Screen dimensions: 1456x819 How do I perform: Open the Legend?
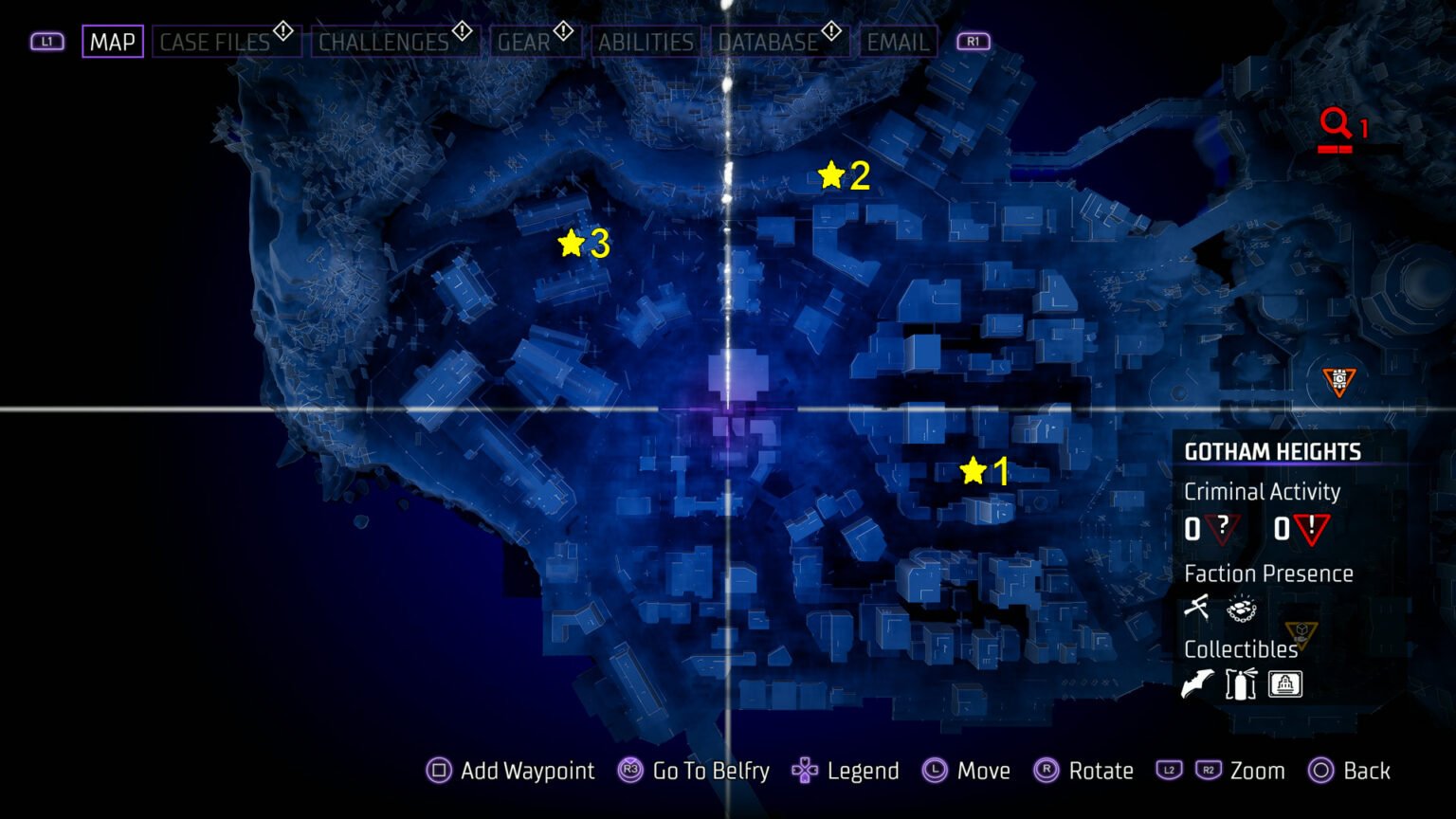pyautogui.click(x=862, y=771)
